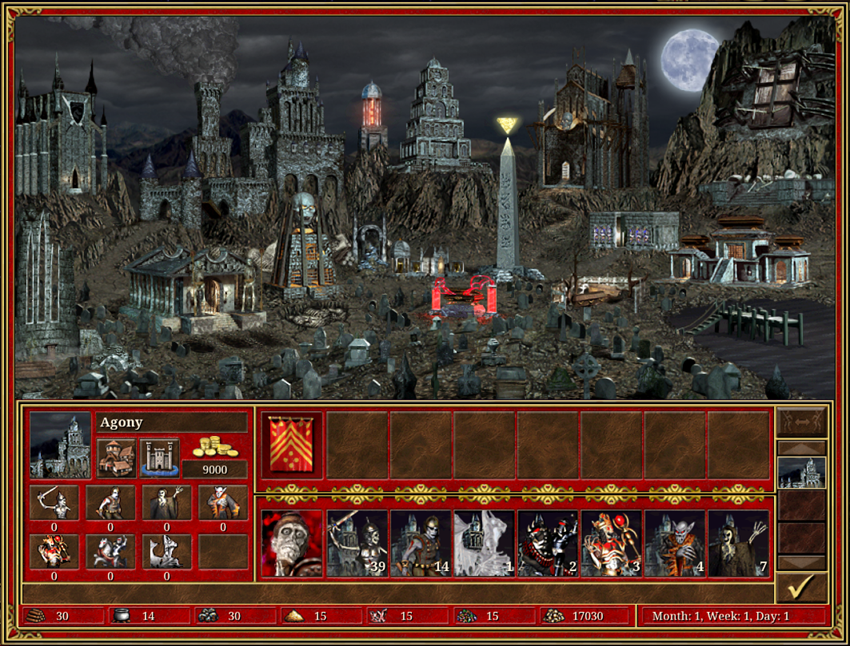Click the bone dragon growth icon

pos(166,551)
